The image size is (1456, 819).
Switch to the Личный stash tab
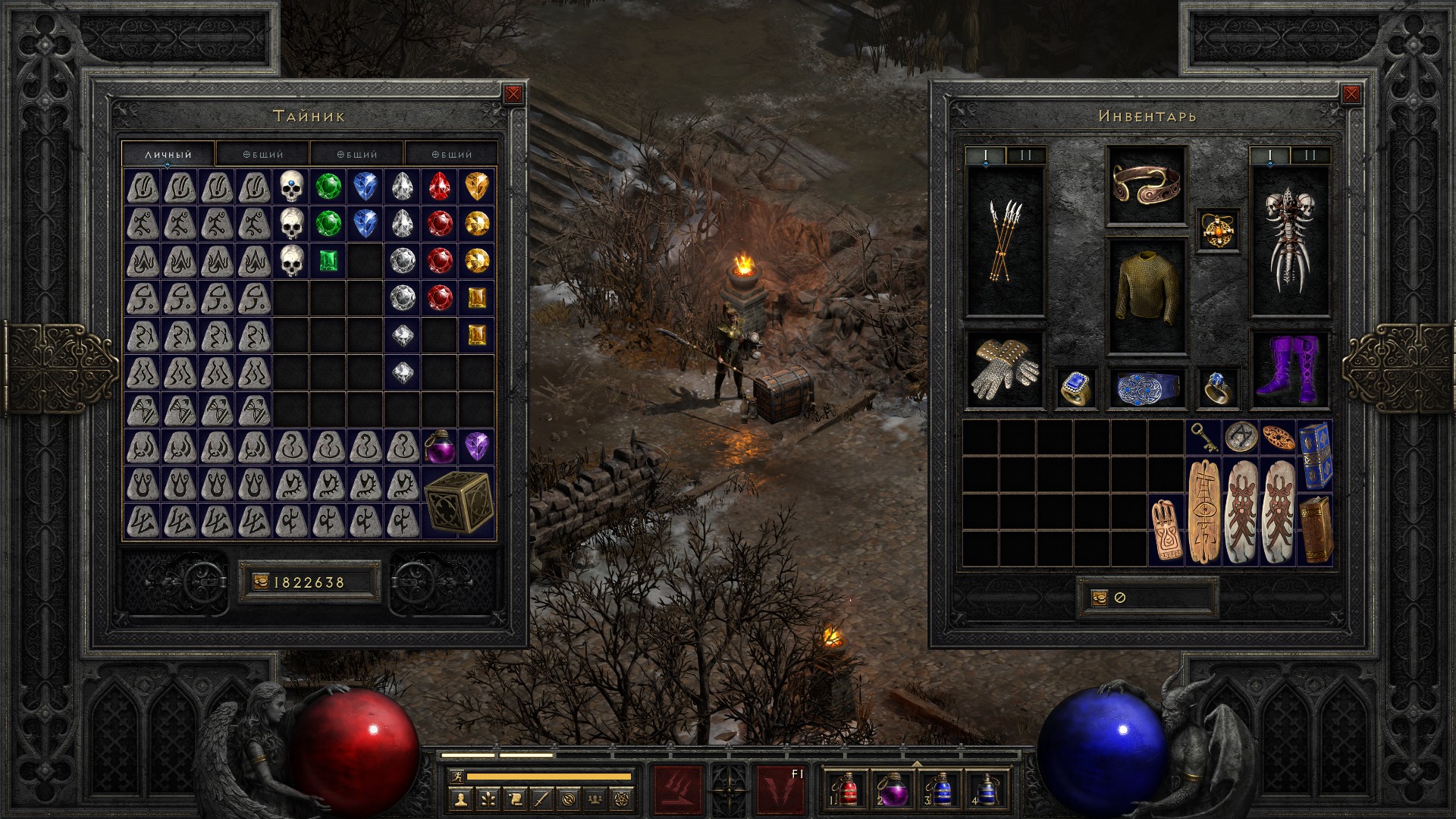[x=168, y=154]
